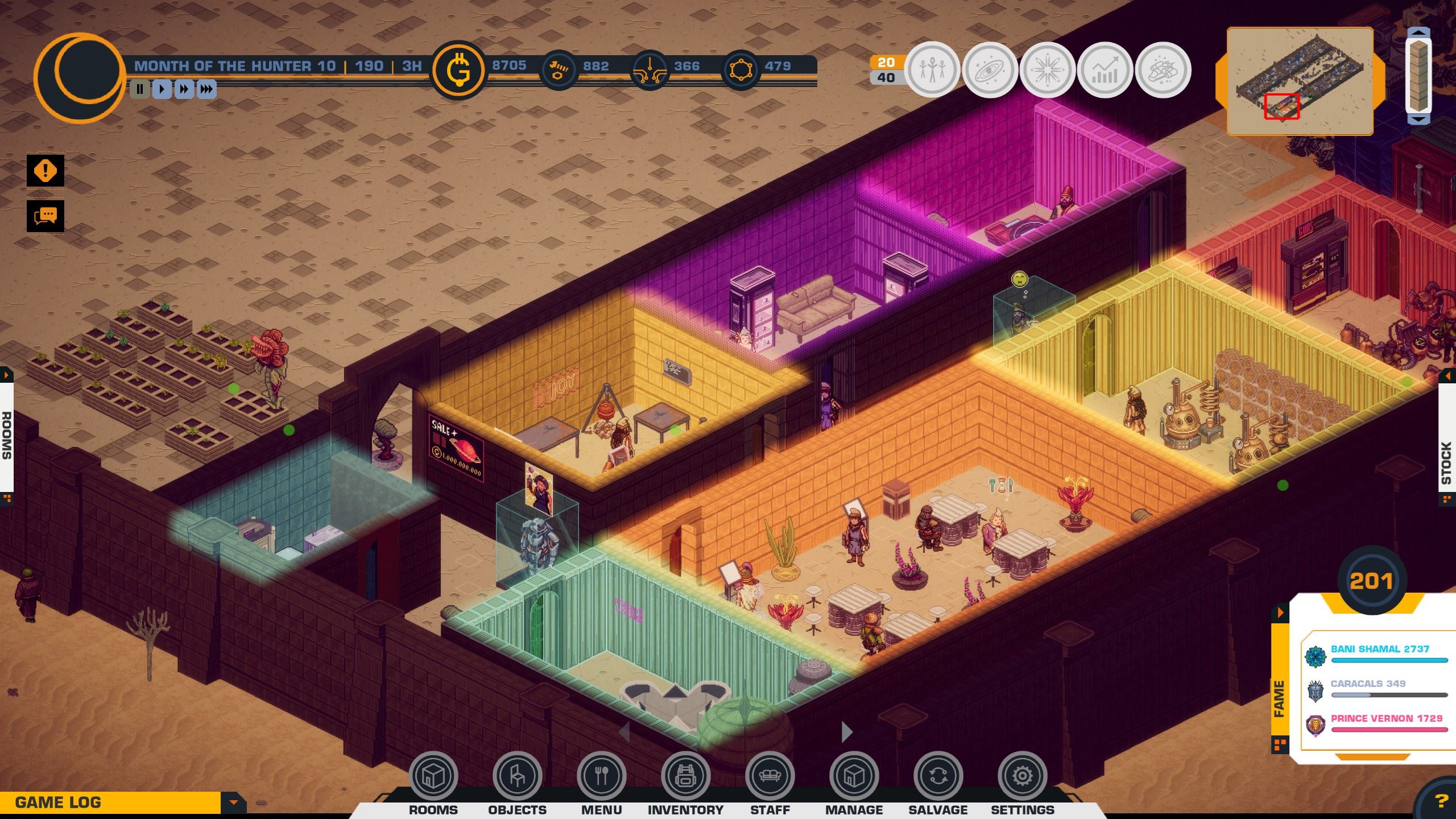Set game to triple fast-forward speed
The image size is (1456, 819).
[x=206, y=89]
